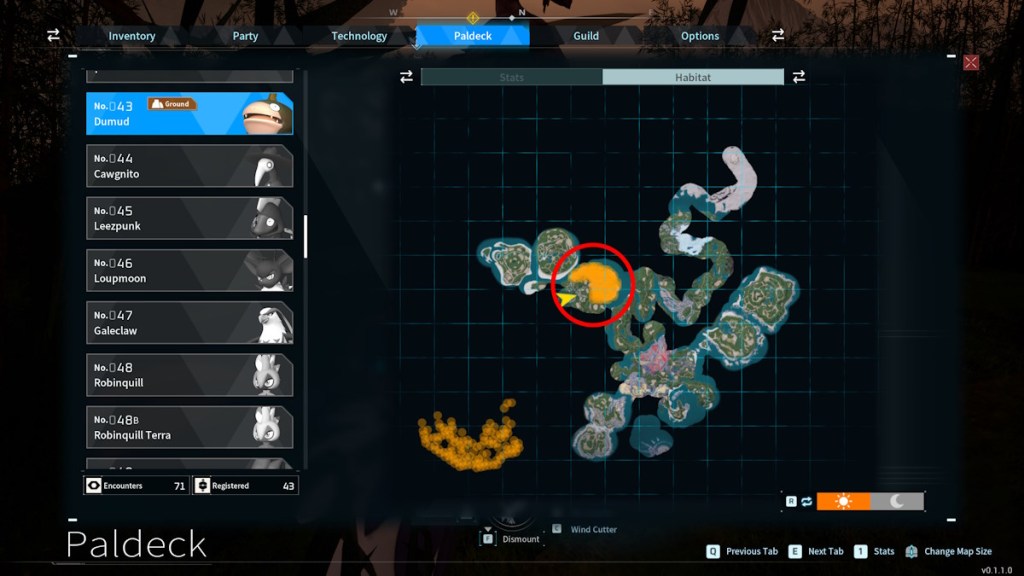Open the Robinquill Terra entry

(x=189, y=427)
